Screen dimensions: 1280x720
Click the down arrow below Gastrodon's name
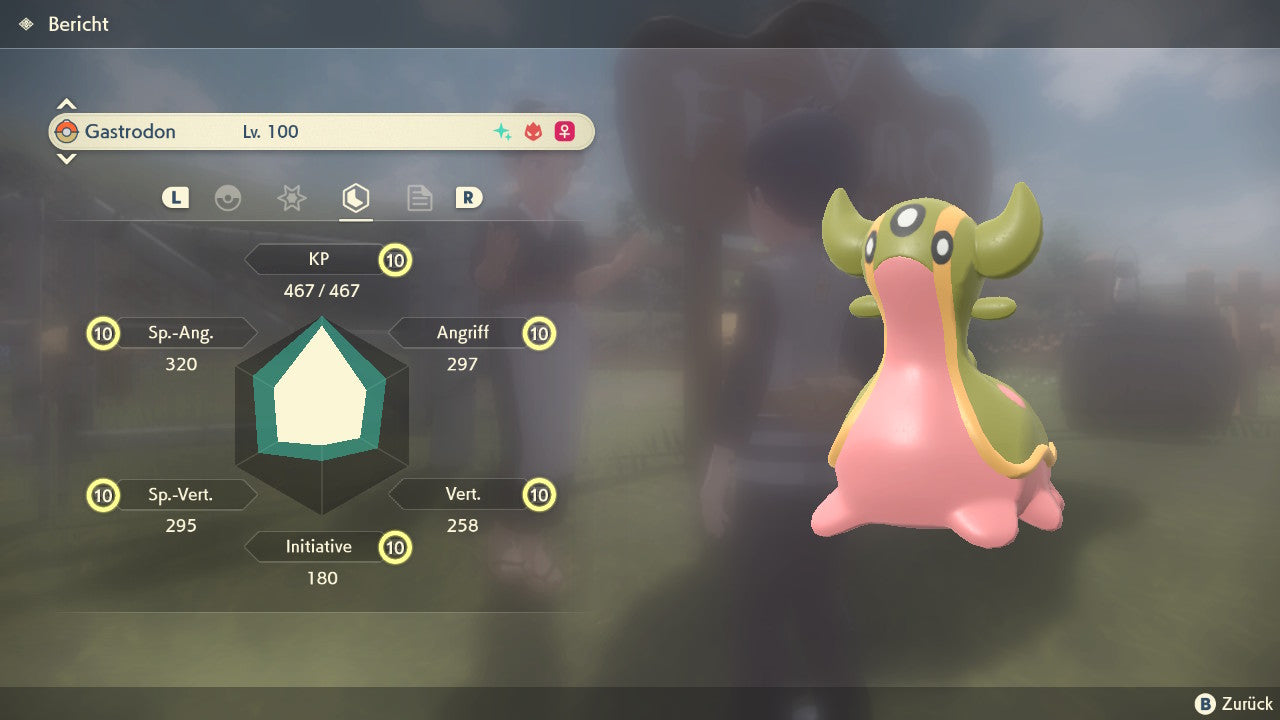tap(66, 159)
